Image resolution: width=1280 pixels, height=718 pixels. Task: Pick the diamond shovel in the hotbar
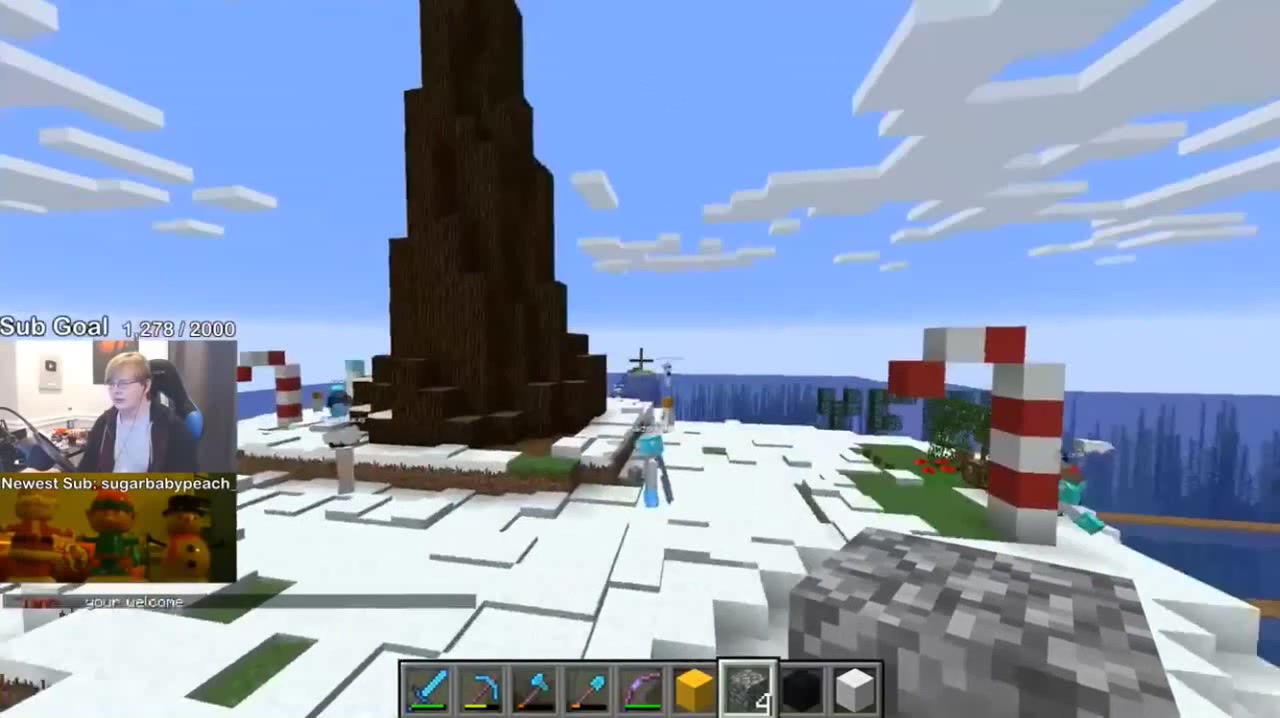pos(587,690)
